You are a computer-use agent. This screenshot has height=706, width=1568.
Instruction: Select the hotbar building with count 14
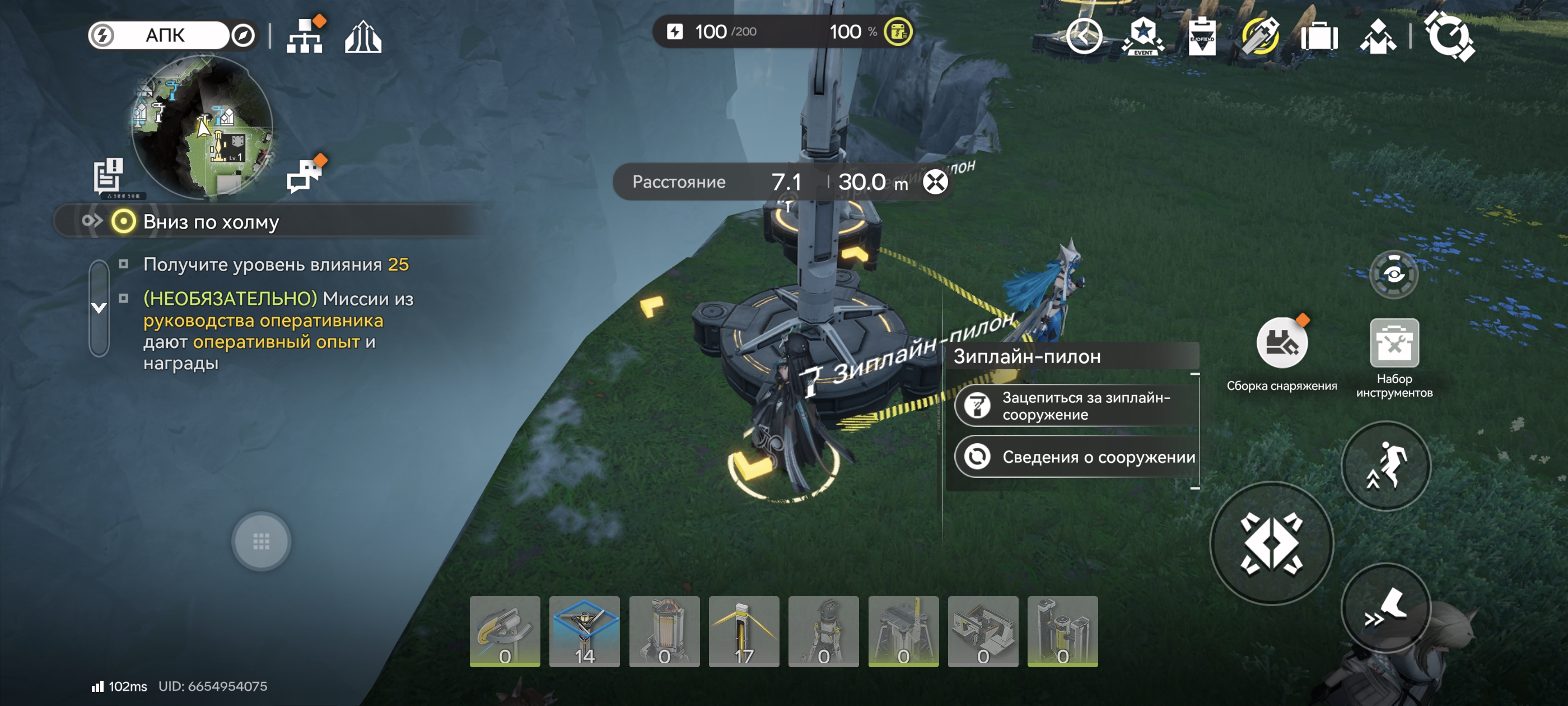coord(584,631)
